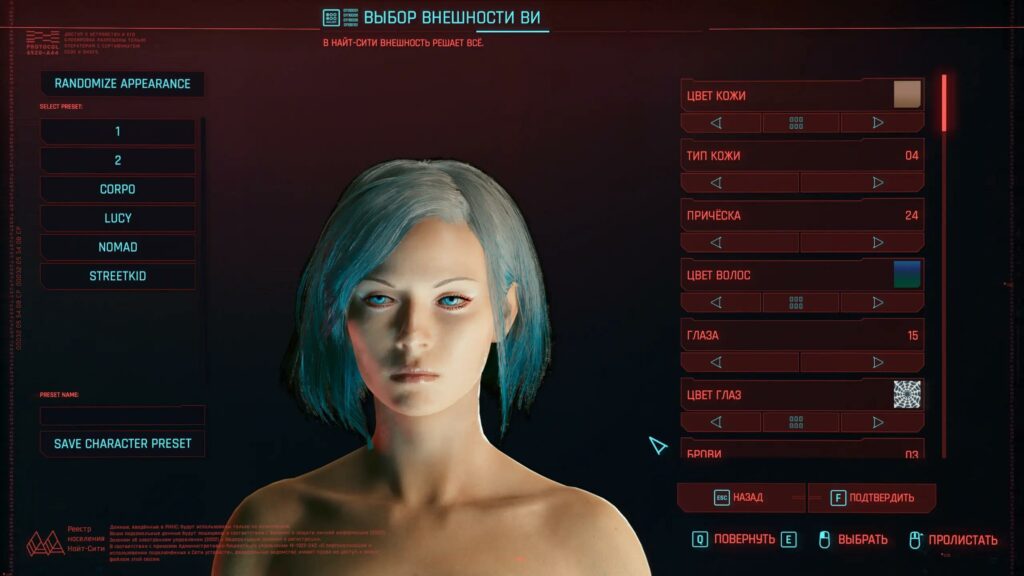
Task: Confirm appearance with ПОДТВЕРДИТЬ
Action: coord(872,497)
